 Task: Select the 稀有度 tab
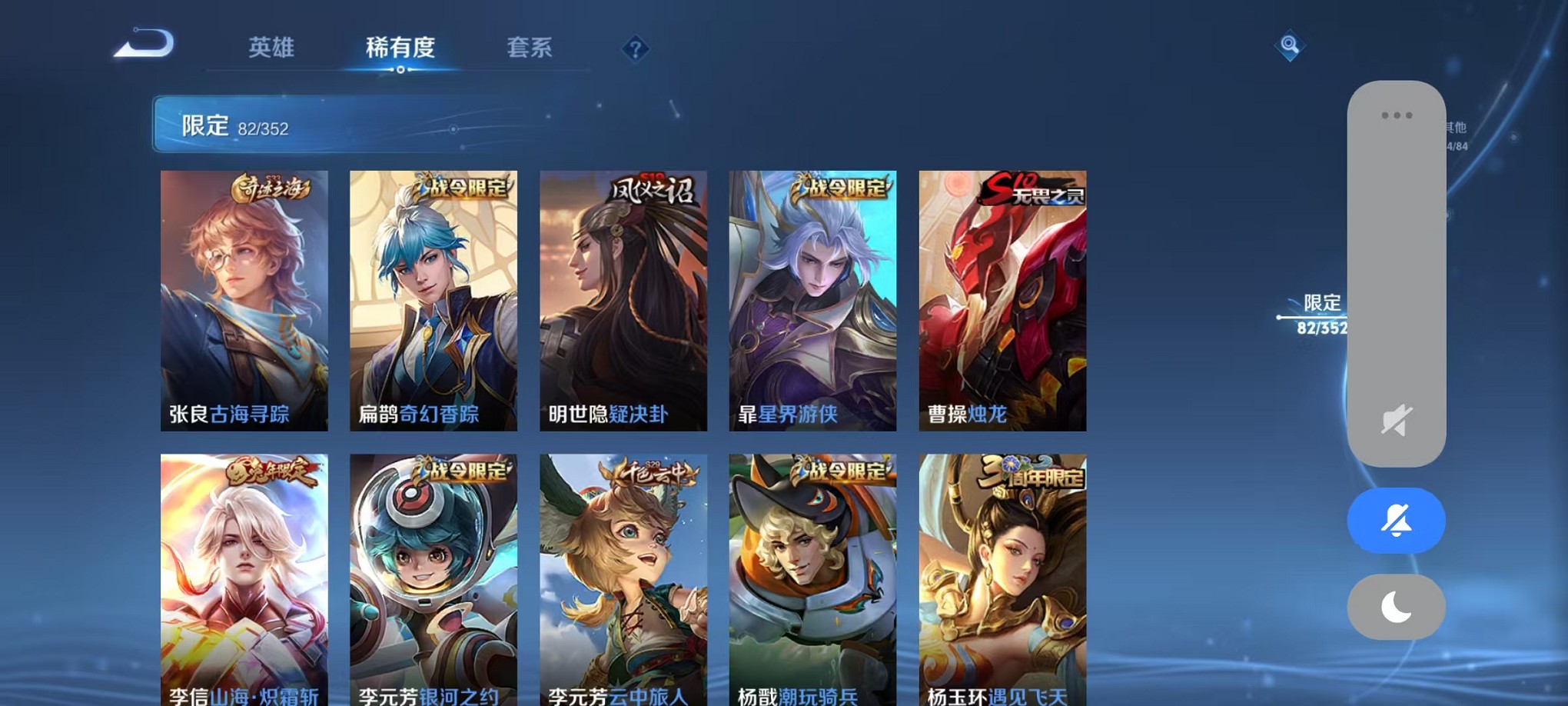pyautogui.click(x=402, y=48)
